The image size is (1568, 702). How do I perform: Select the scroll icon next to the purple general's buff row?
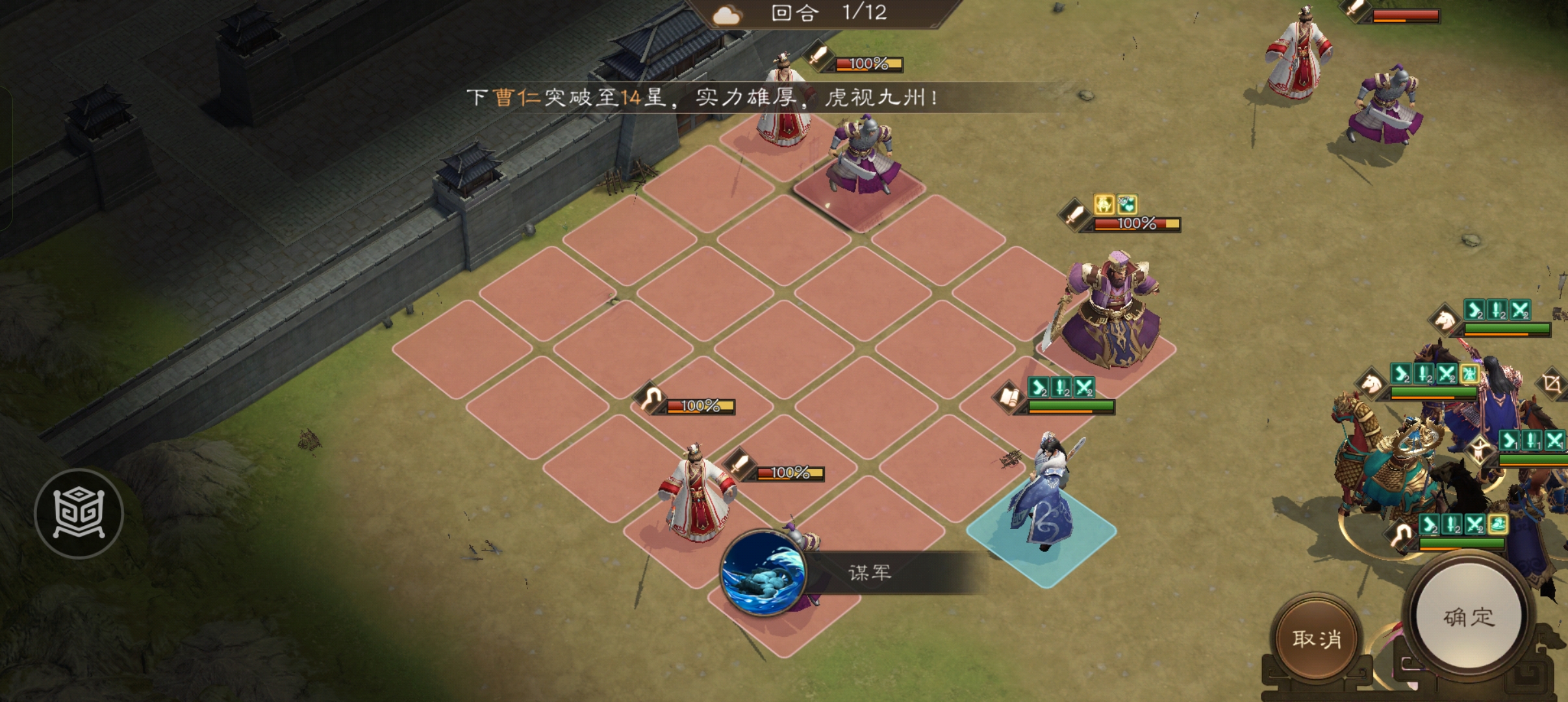[1009, 398]
